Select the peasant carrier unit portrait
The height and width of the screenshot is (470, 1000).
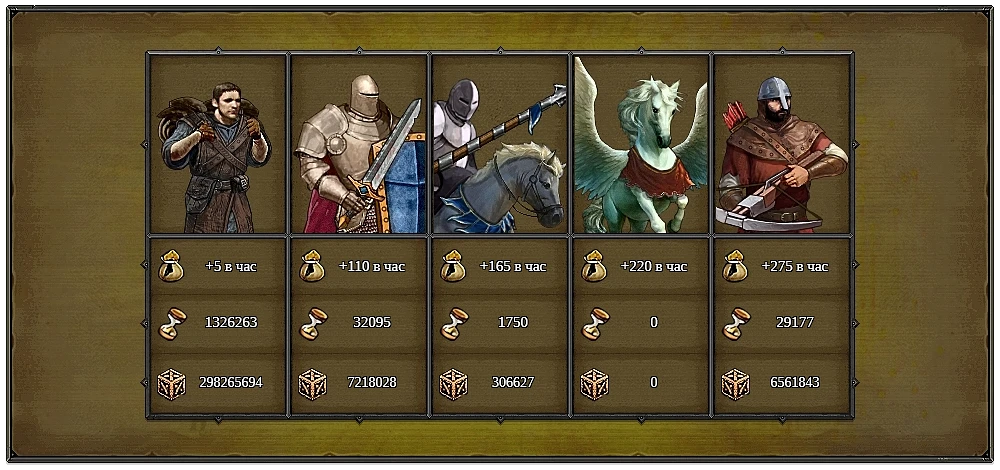coord(217,145)
